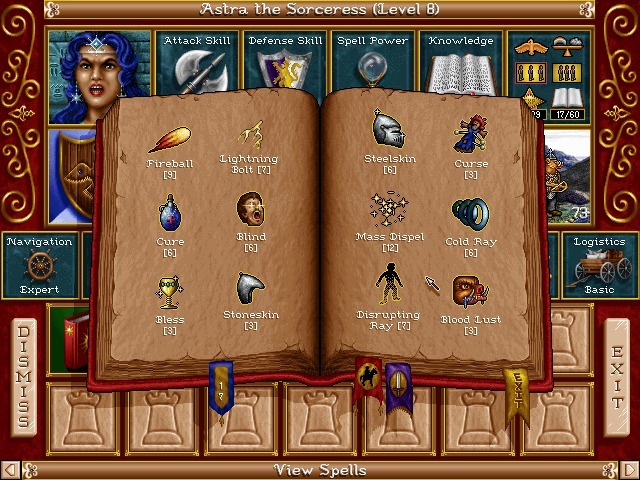Choose the Stoneskin spell

250,289
